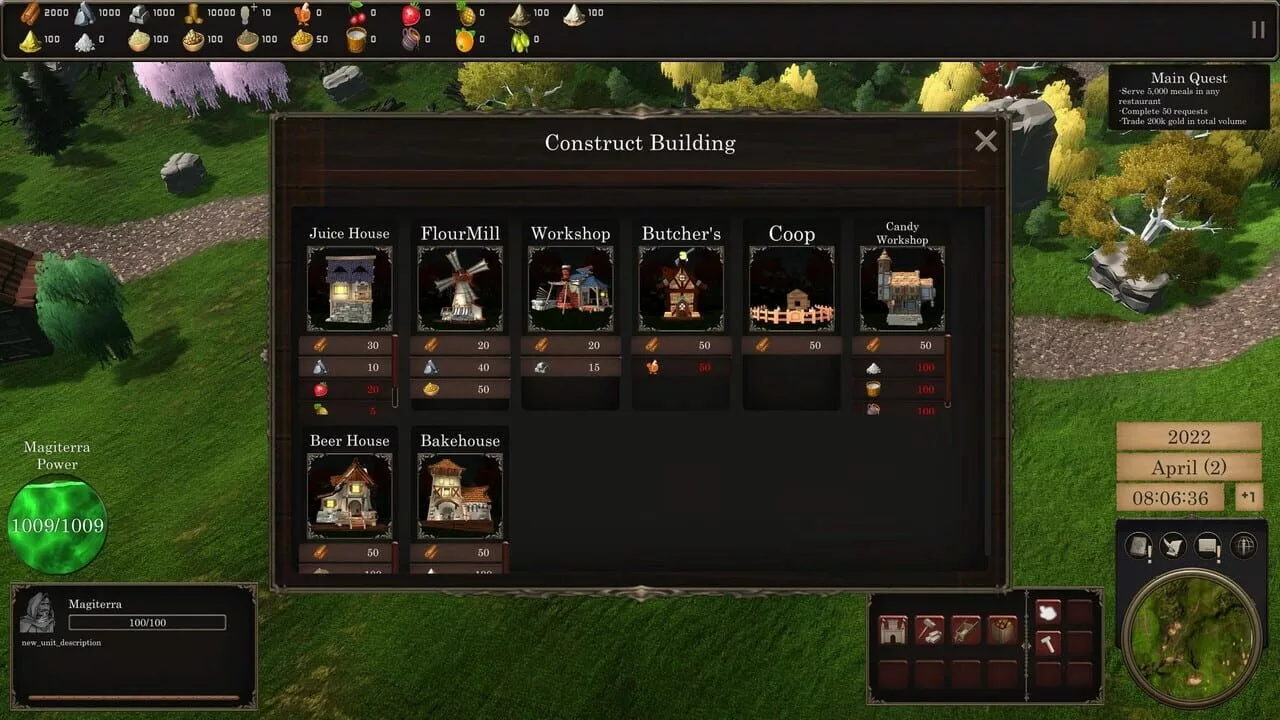
Task: Click the pause button
Action: click(1257, 30)
